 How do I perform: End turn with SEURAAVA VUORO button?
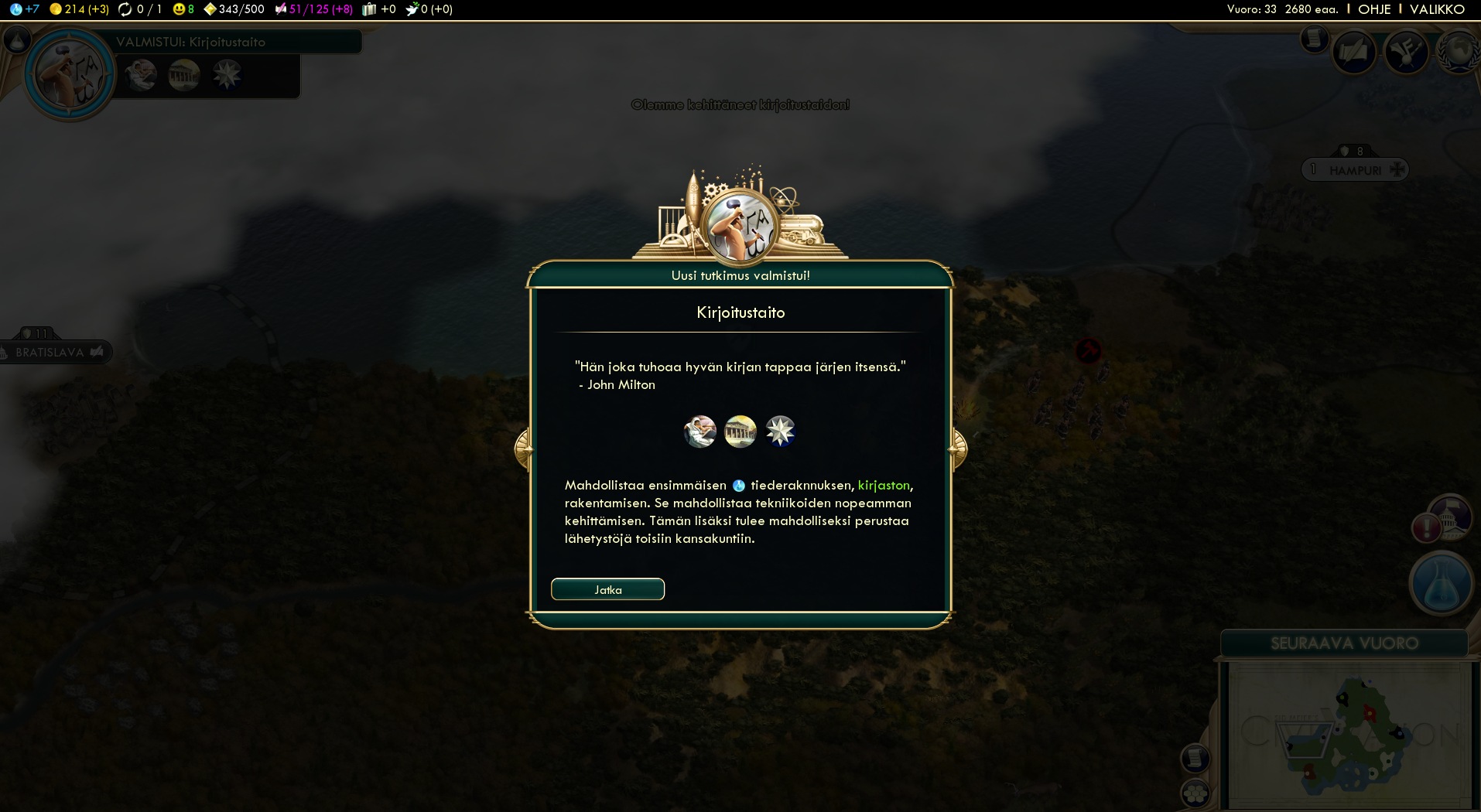click(x=1344, y=643)
